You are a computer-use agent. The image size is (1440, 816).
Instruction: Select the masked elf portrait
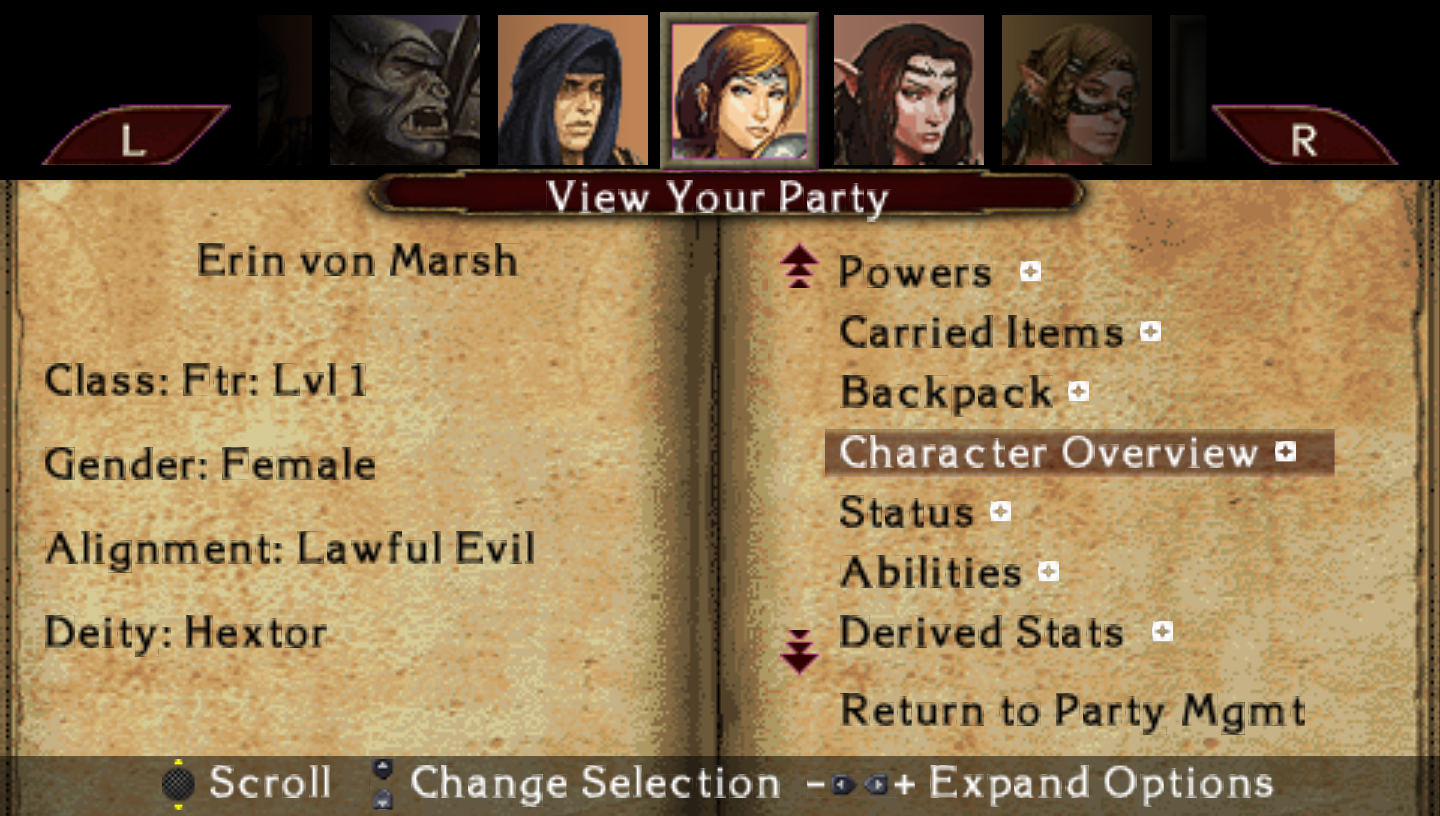[1077, 90]
